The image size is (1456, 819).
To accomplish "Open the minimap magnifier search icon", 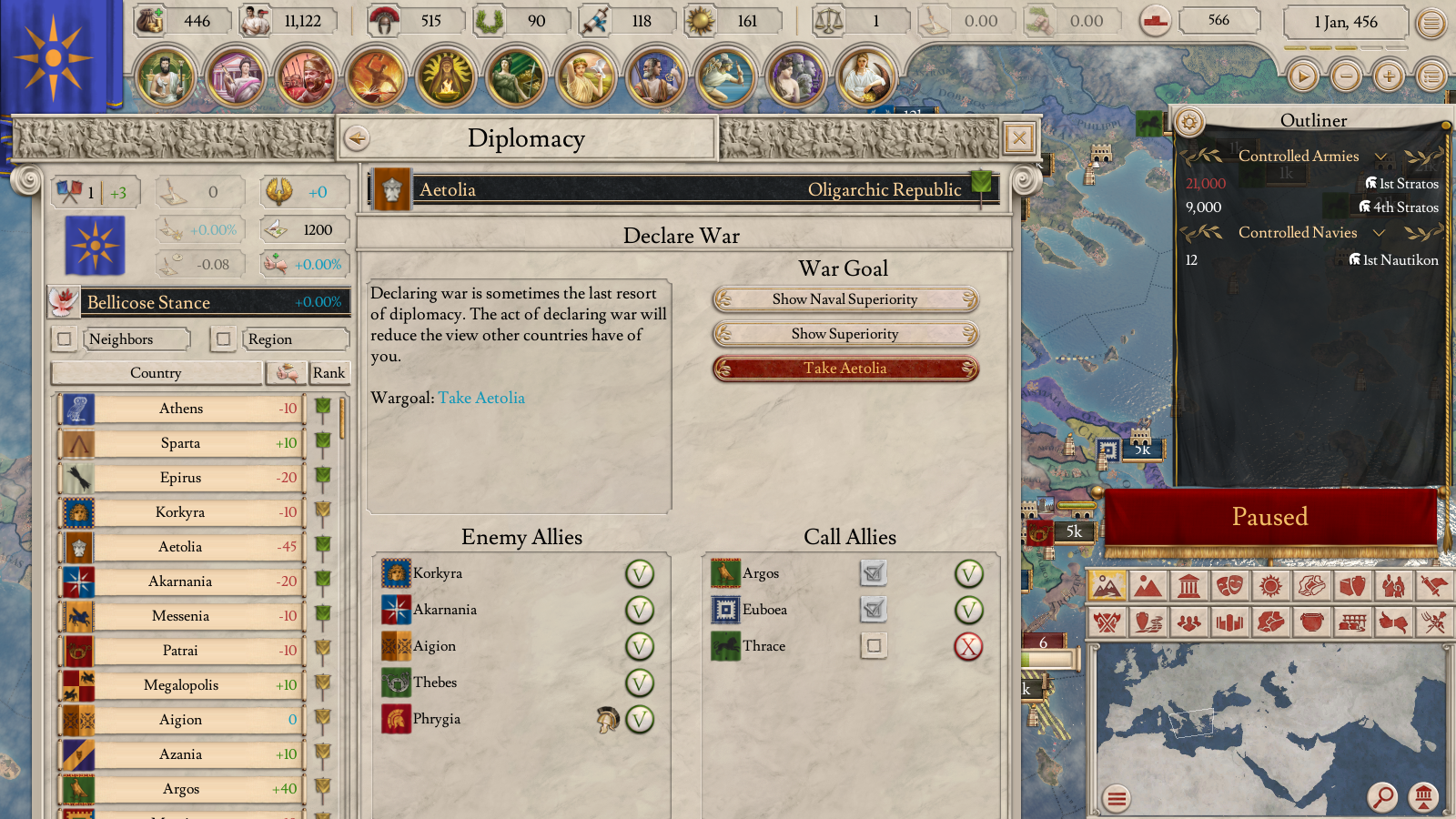I will [1384, 797].
